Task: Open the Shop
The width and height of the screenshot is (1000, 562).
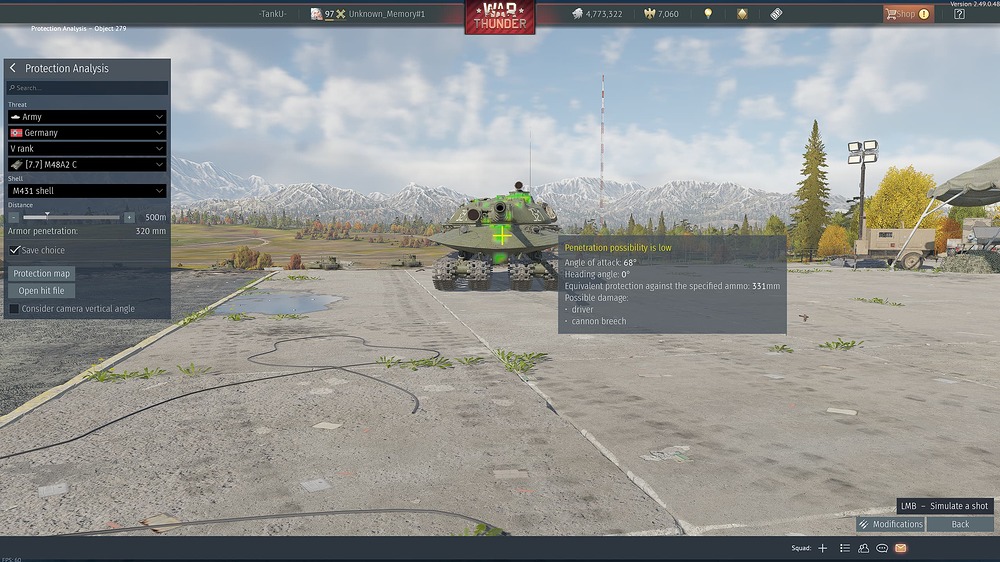Action: (907, 14)
